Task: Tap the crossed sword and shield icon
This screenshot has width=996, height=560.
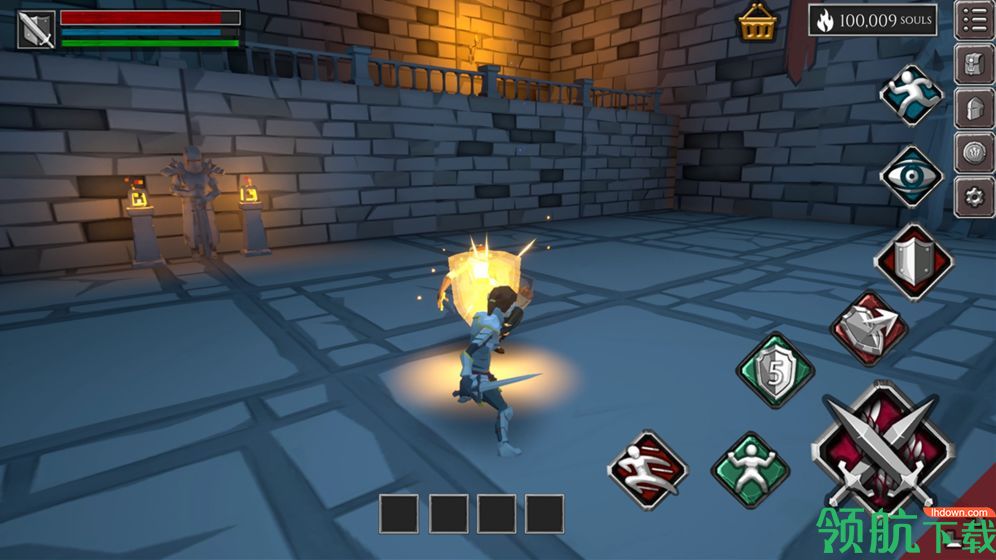Action: point(36,29)
